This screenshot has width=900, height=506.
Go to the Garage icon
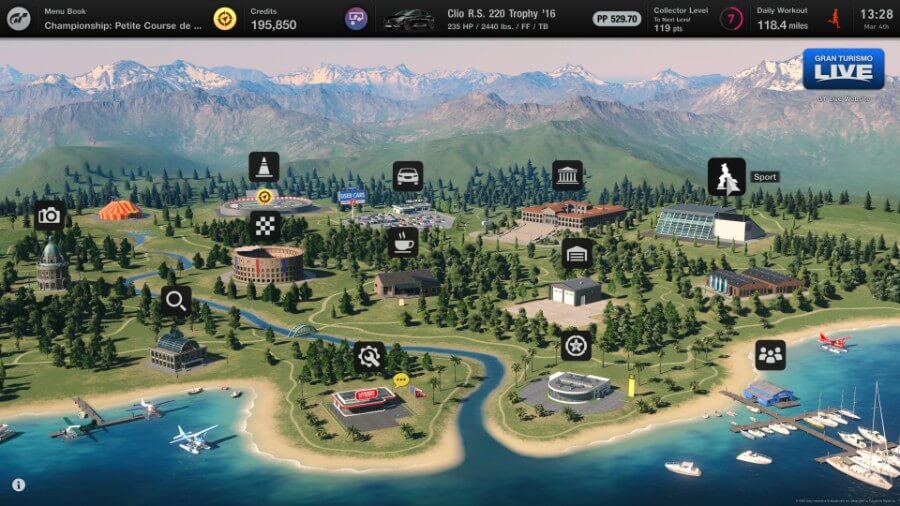pos(577,253)
